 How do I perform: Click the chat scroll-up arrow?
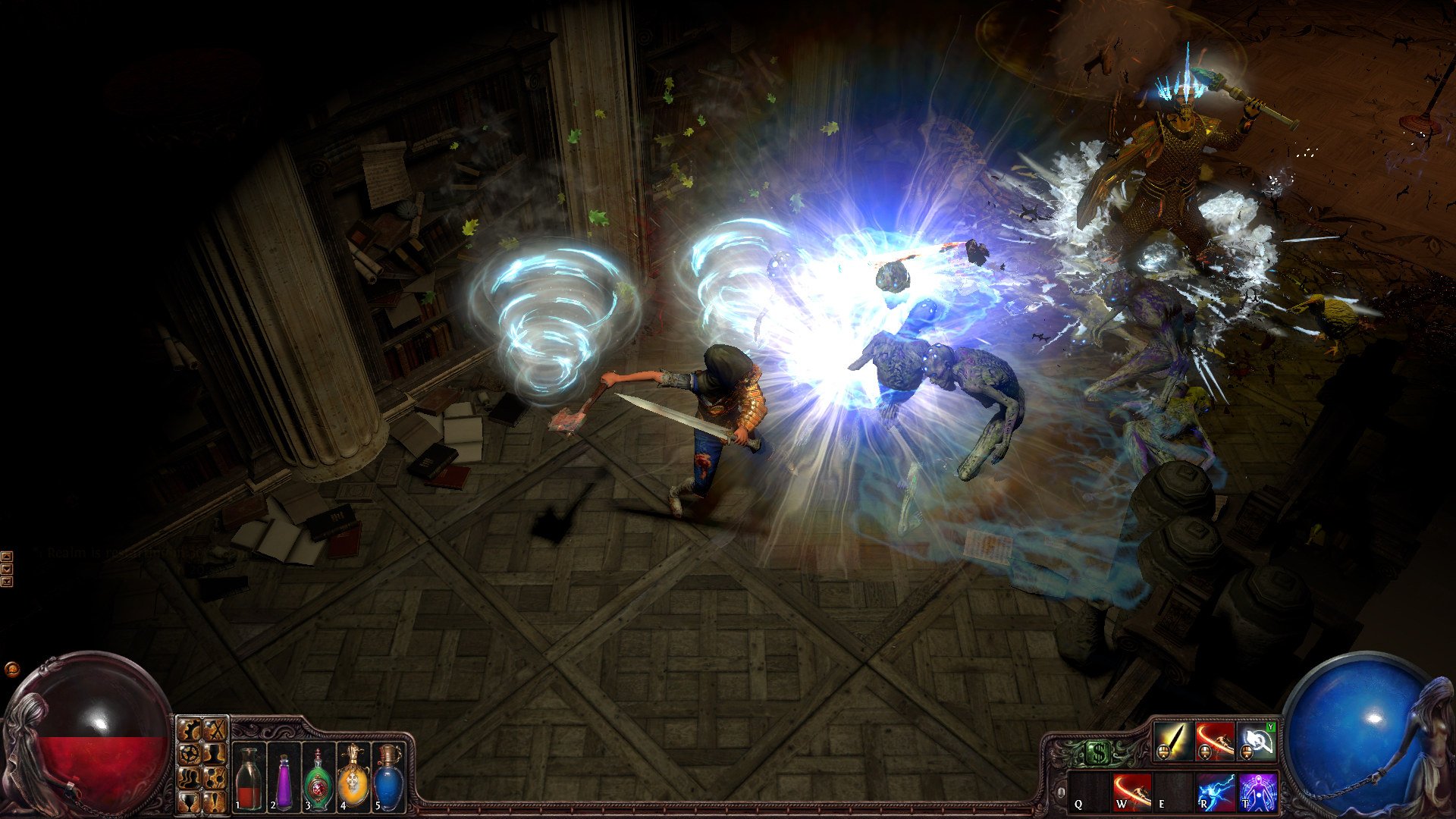tap(7, 557)
